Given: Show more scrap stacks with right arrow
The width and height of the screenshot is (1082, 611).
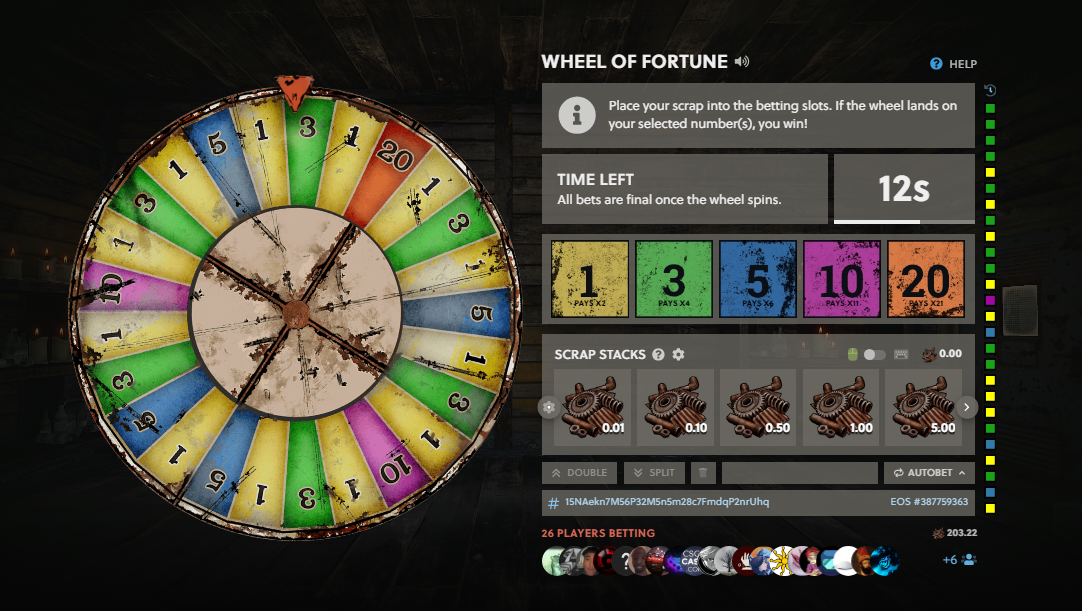Looking at the screenshot, I should [x=967, y=407].
